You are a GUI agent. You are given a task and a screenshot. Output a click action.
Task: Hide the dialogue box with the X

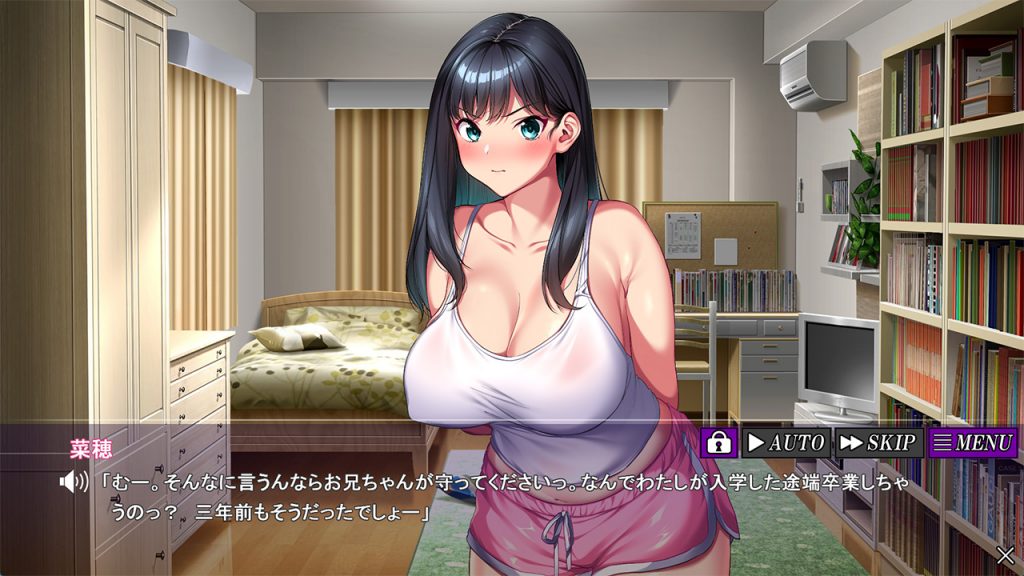pyautogui.click(x=1005, y=555)
